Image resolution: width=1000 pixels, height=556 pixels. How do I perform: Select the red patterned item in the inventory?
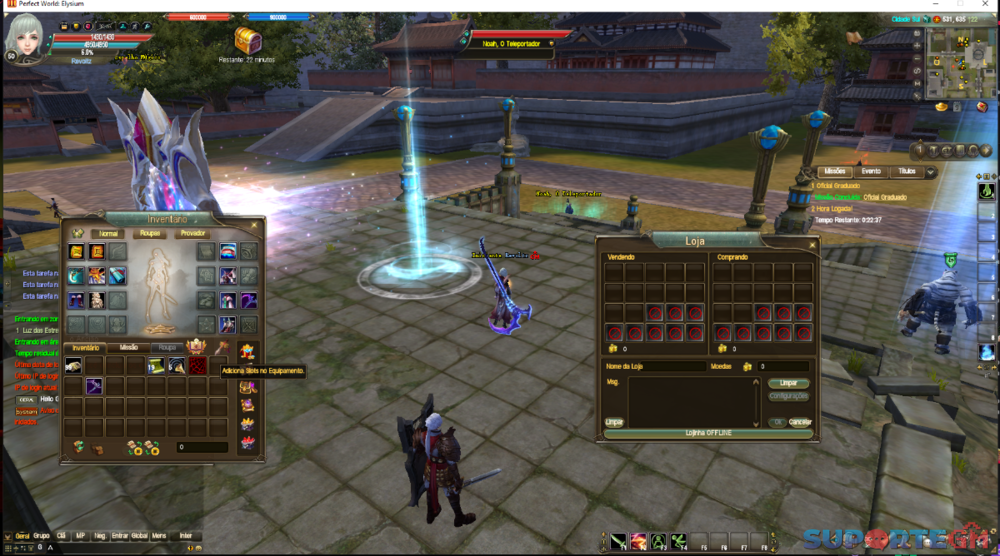pyautogui.click(x=198, y=366)
